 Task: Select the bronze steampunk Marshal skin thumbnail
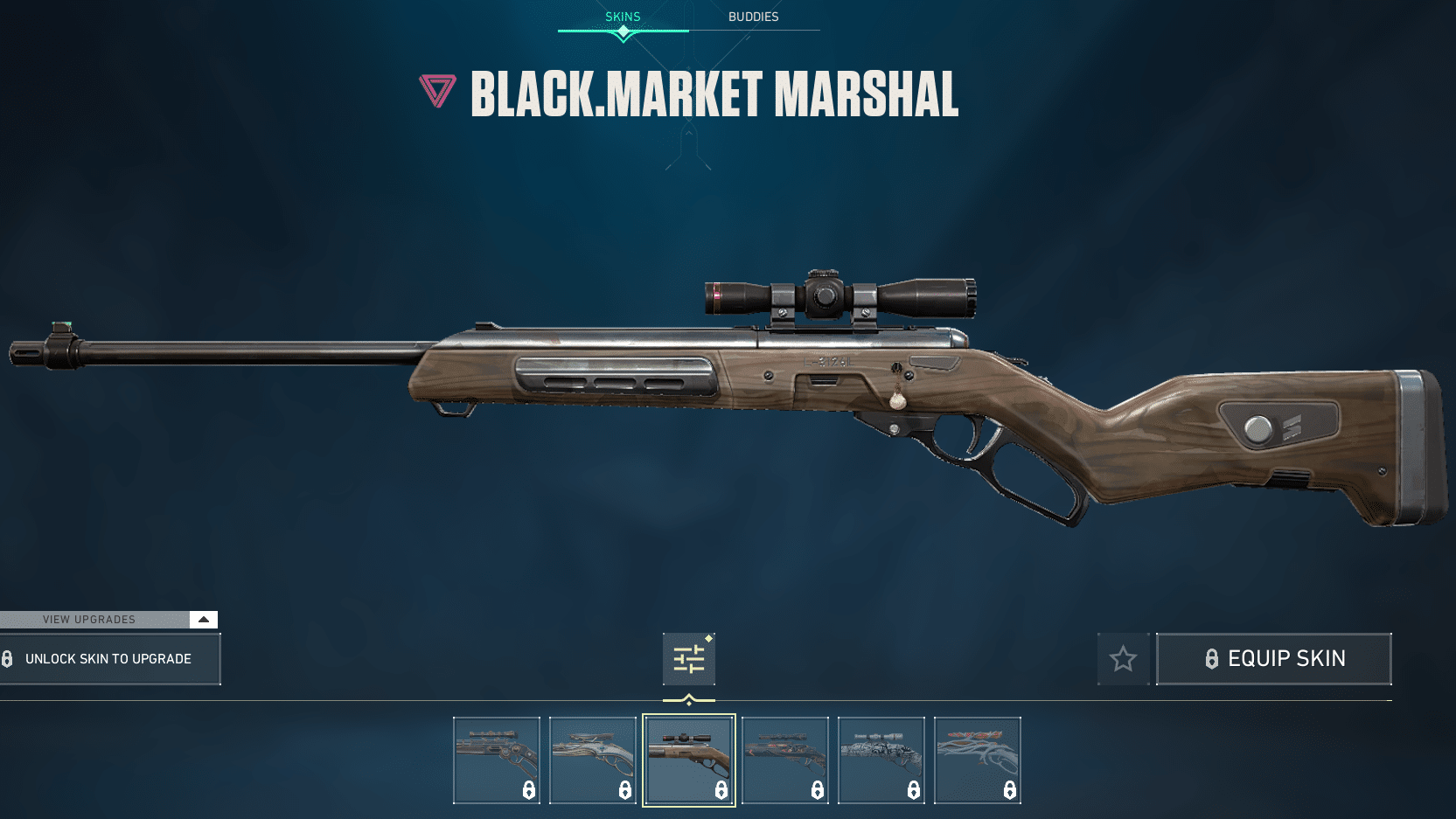tap(497, 760)
